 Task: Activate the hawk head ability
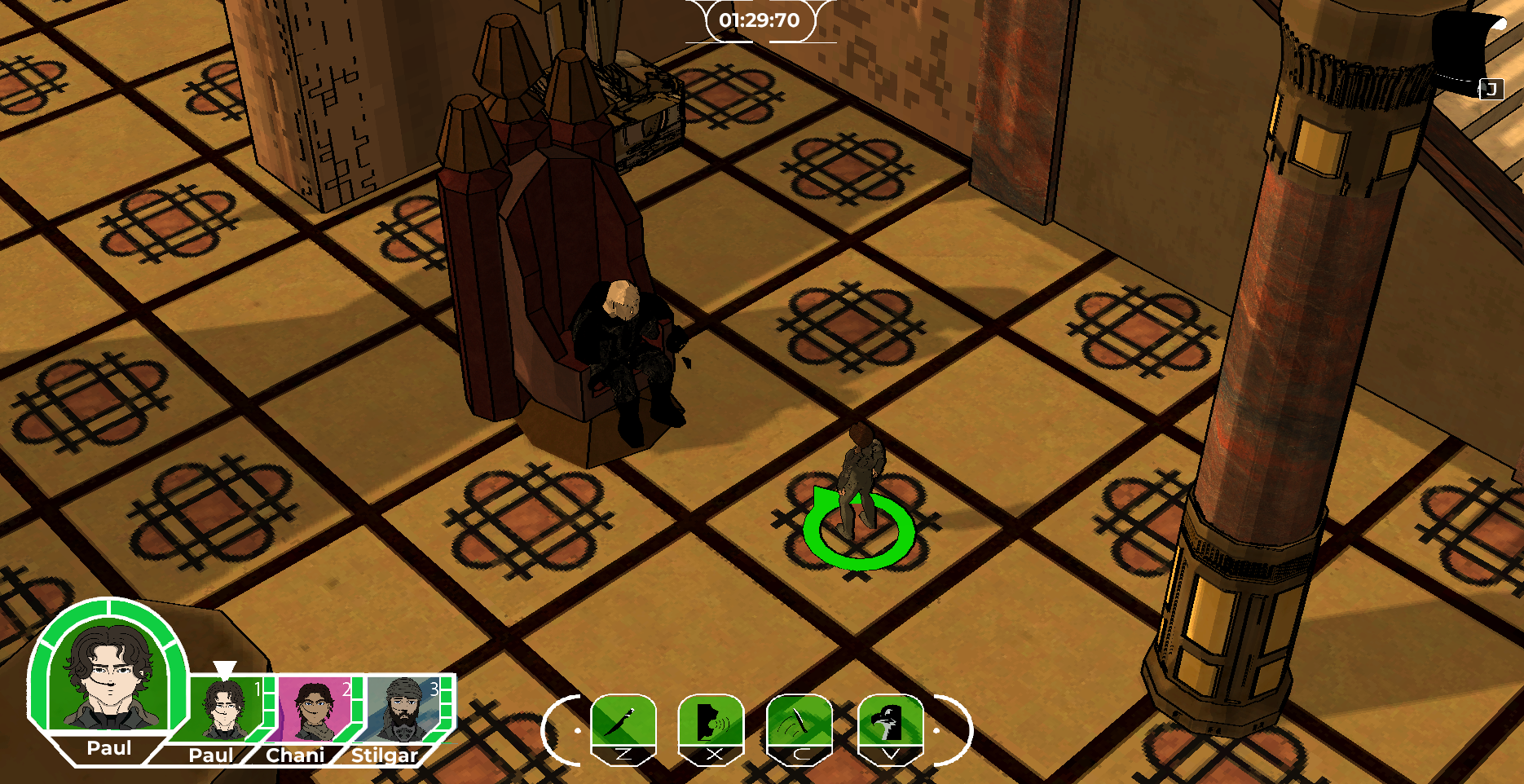(890, 721)
